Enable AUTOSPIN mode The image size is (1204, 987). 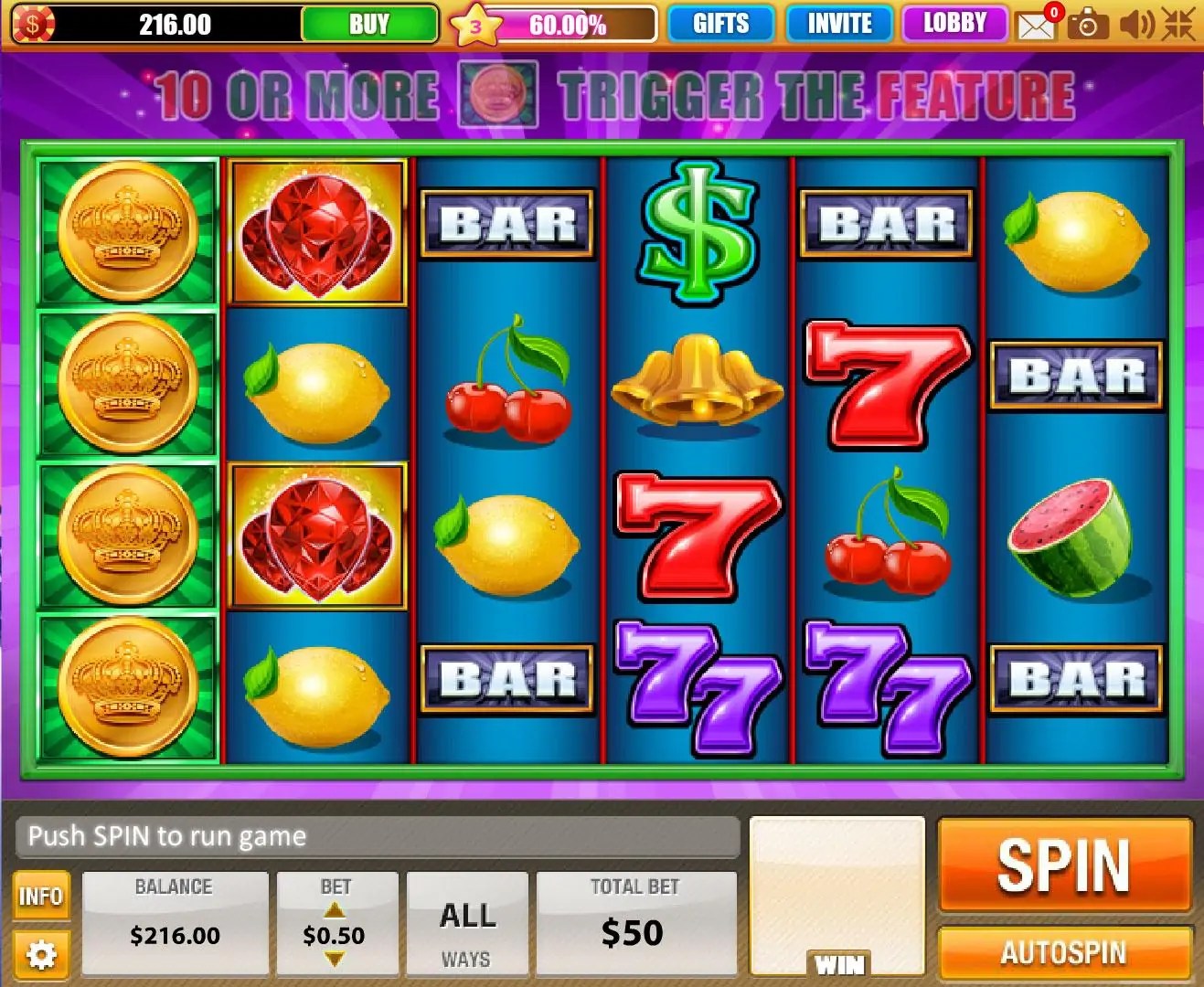click(x=1063, y=952)
